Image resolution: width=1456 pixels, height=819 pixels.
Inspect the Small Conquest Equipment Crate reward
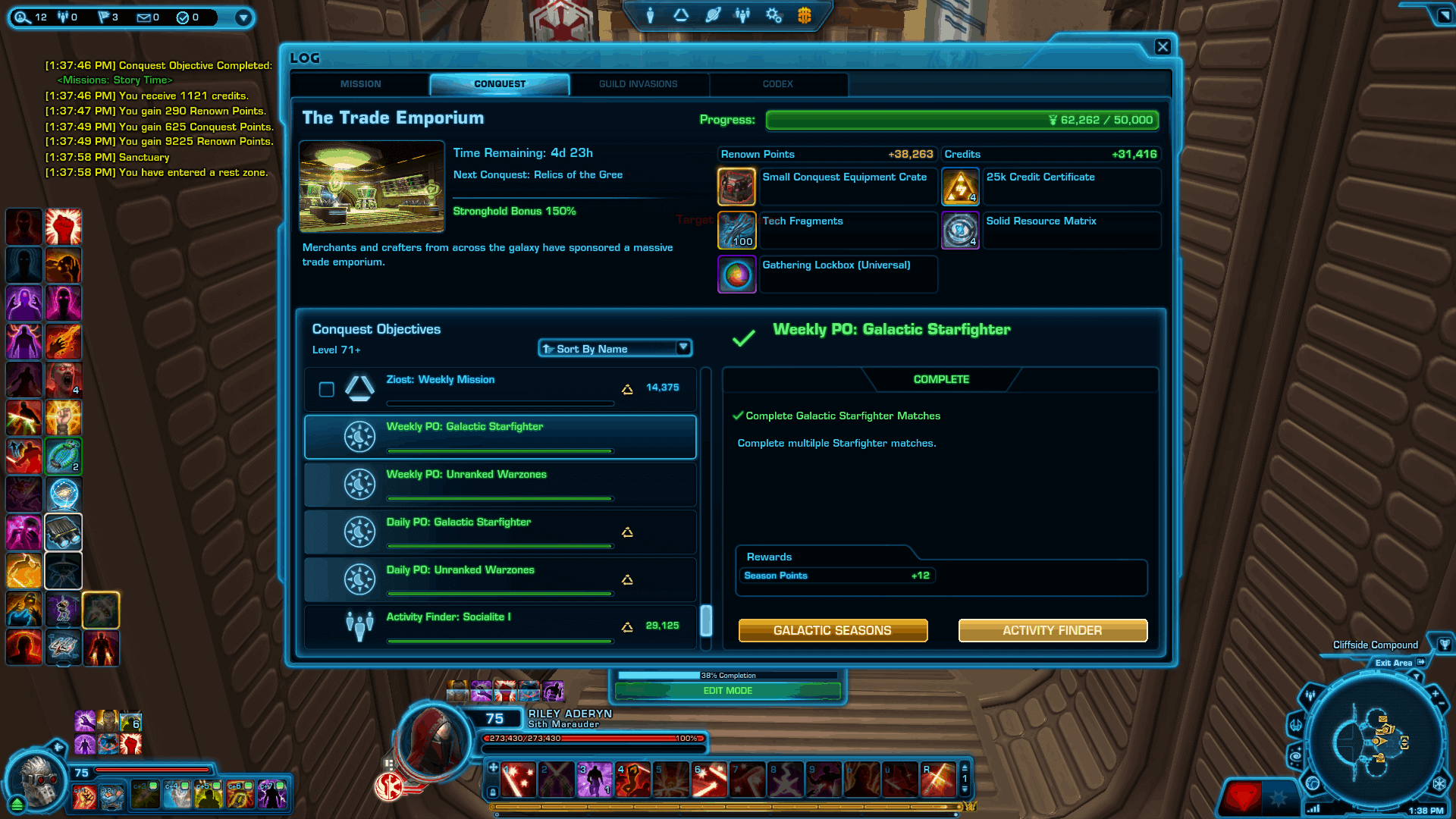(736, 187)
